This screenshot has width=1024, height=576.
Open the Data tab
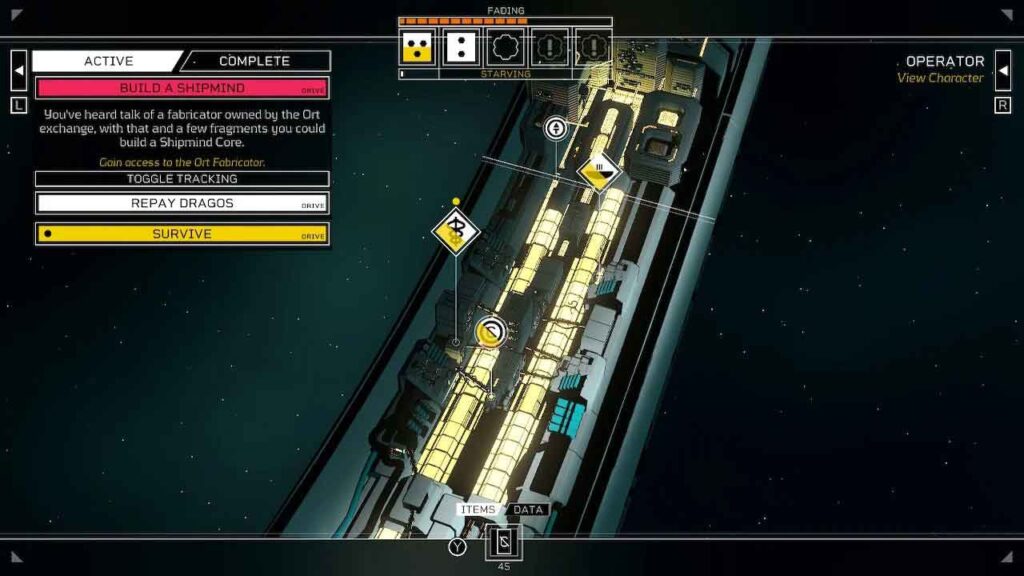click(527, 510)
